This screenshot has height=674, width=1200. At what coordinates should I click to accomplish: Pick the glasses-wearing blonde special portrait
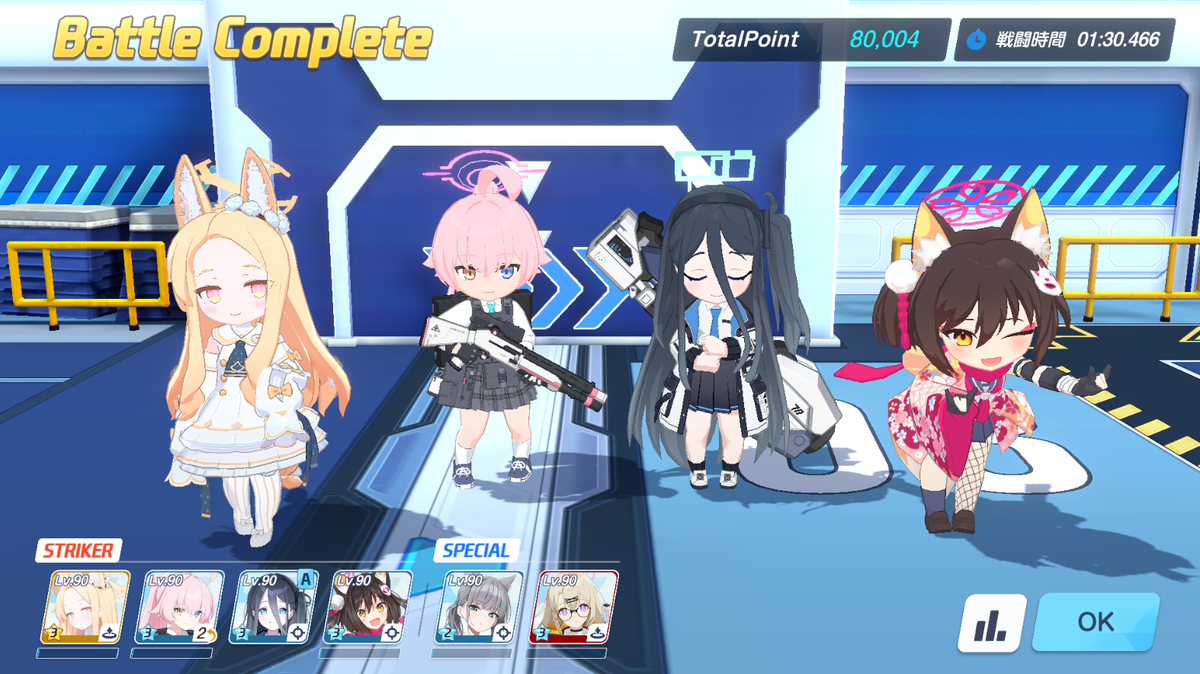pos(575,607)
